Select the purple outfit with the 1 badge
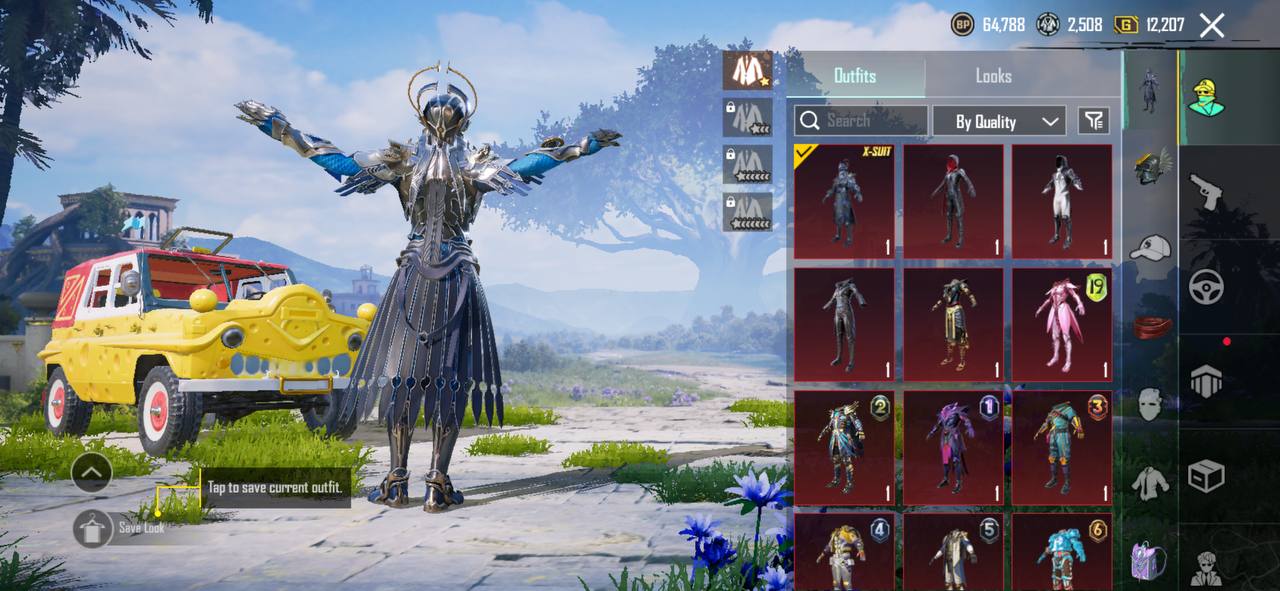1280x591 pixels. click(952, 447)
